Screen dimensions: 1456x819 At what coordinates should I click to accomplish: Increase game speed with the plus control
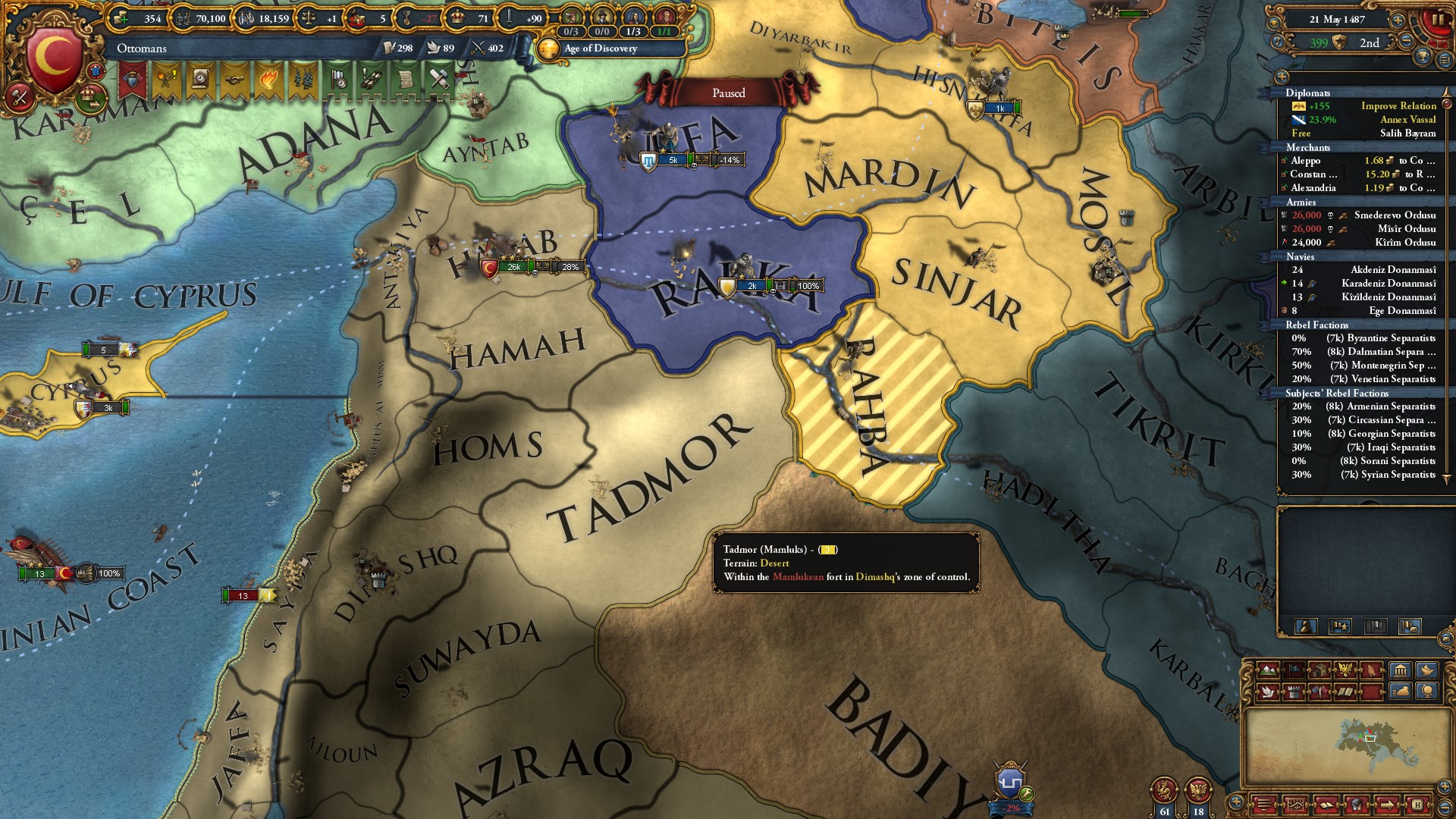pos(1398,20)
